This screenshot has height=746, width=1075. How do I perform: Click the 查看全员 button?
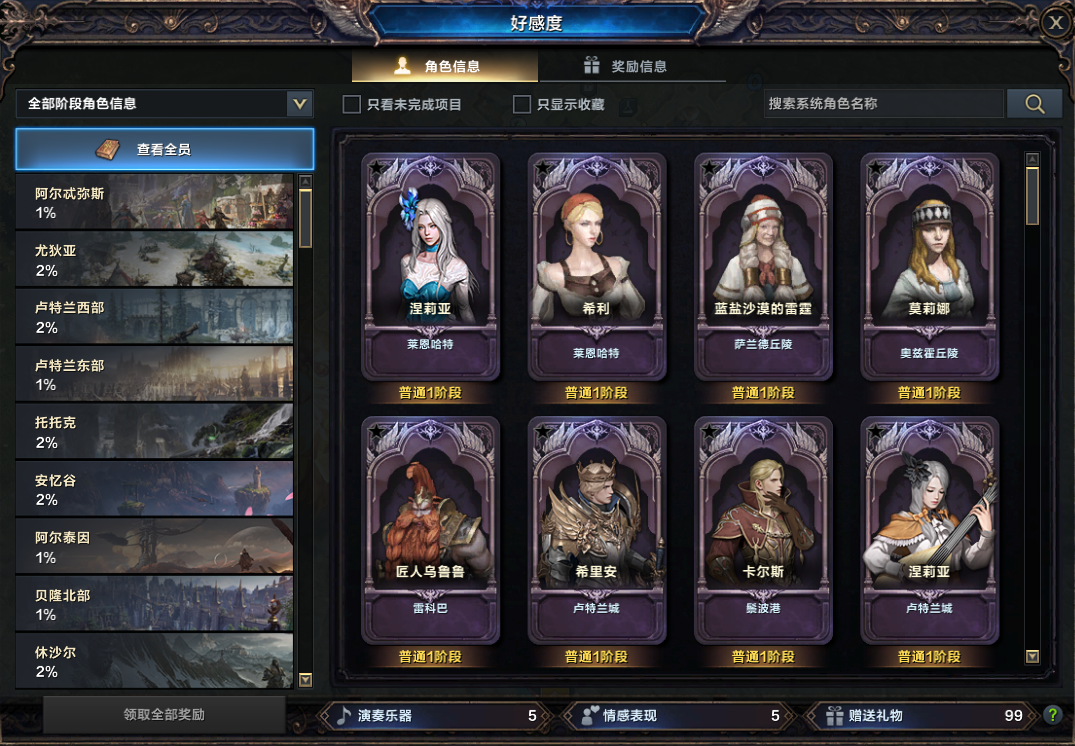pos(164,149)
